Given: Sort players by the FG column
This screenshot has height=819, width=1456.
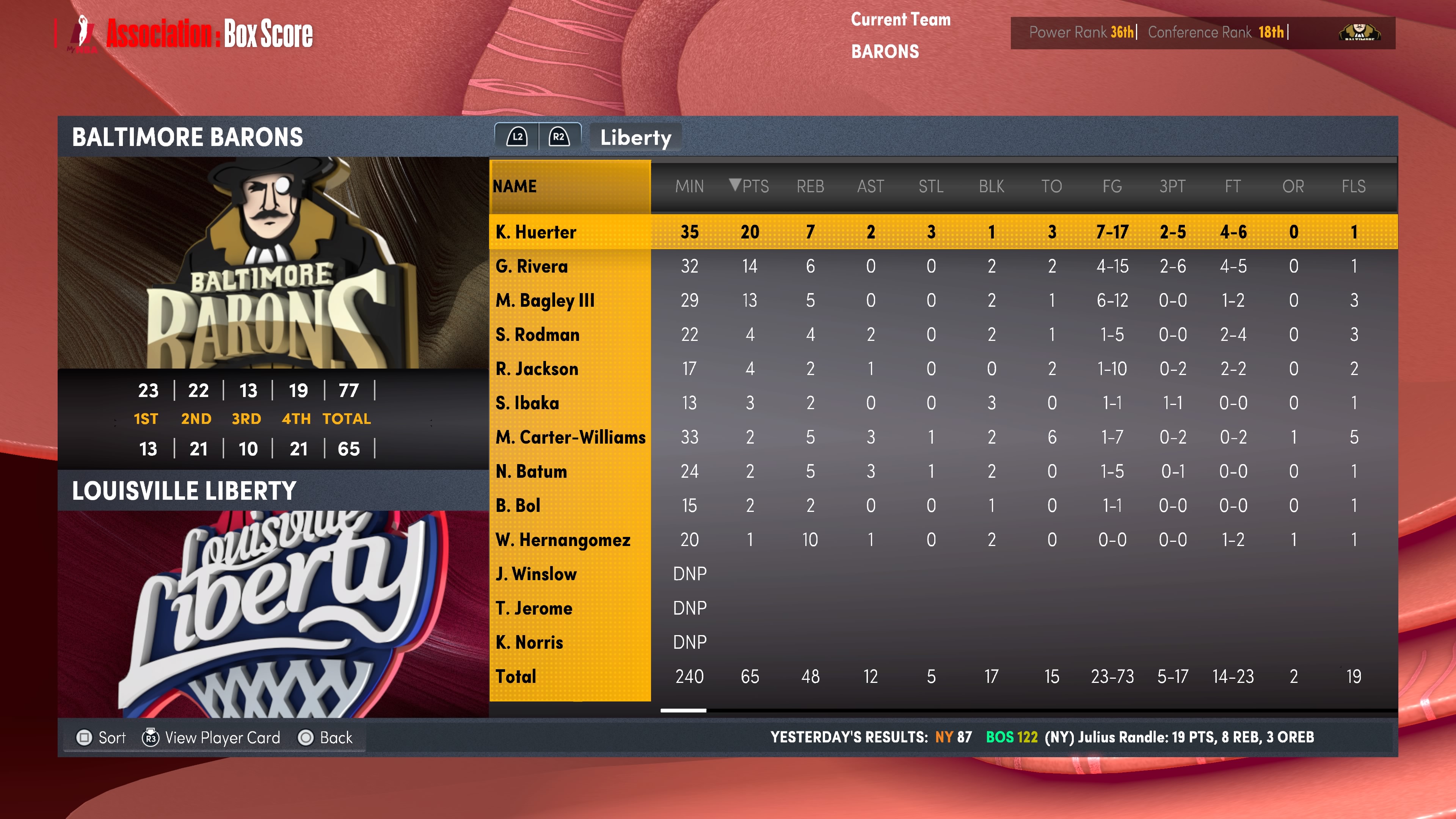Looking at the screenshot, I should (1112, 186).
